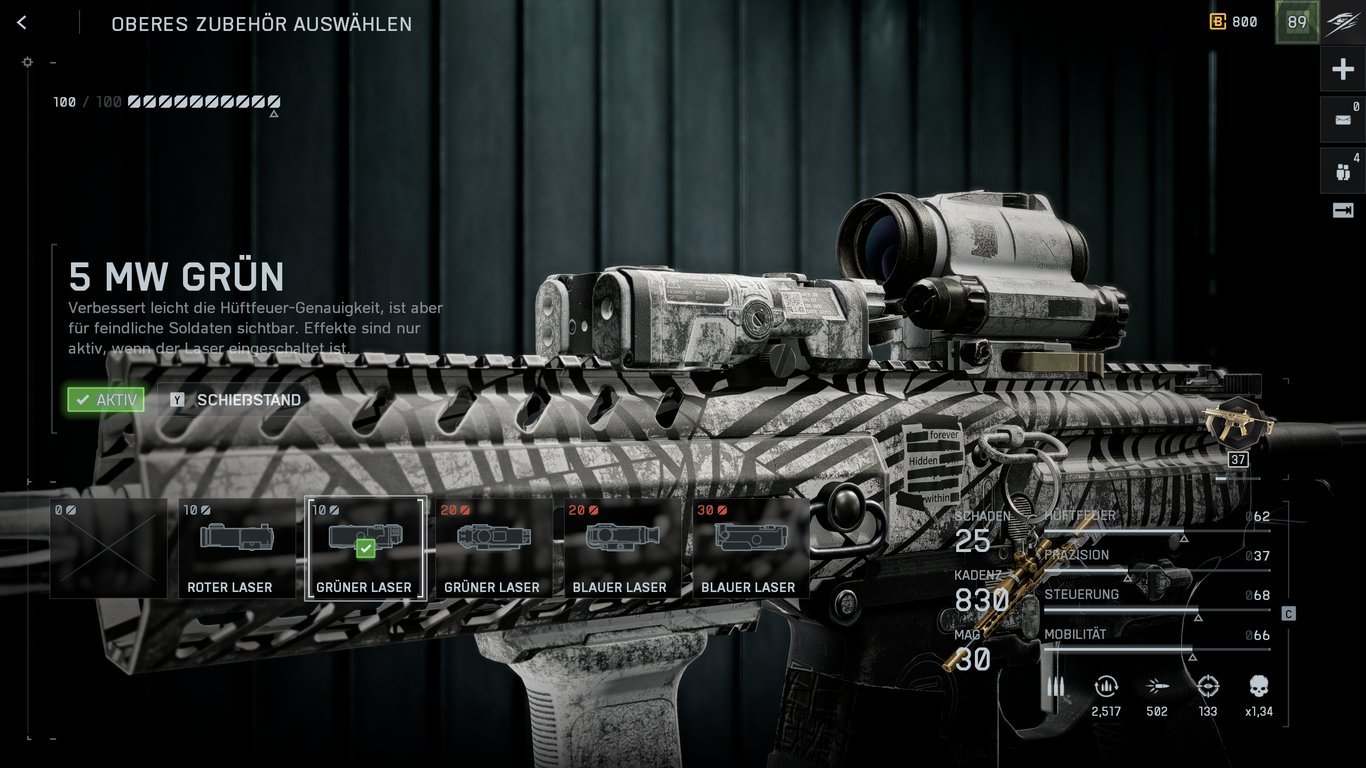
Task: Open the squad members icon
Action: [1342, 171]
